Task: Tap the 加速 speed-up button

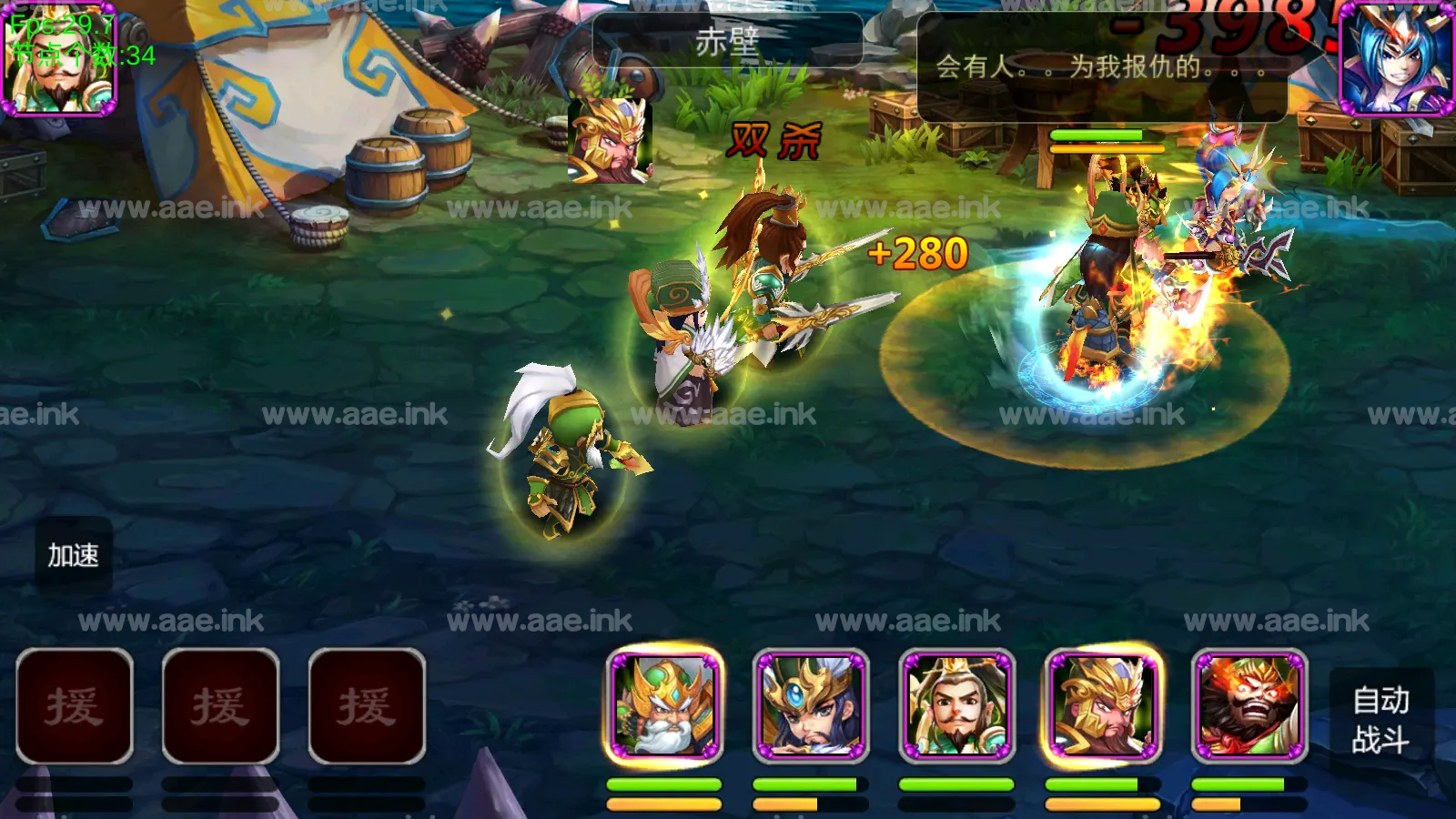Action: 74,555
